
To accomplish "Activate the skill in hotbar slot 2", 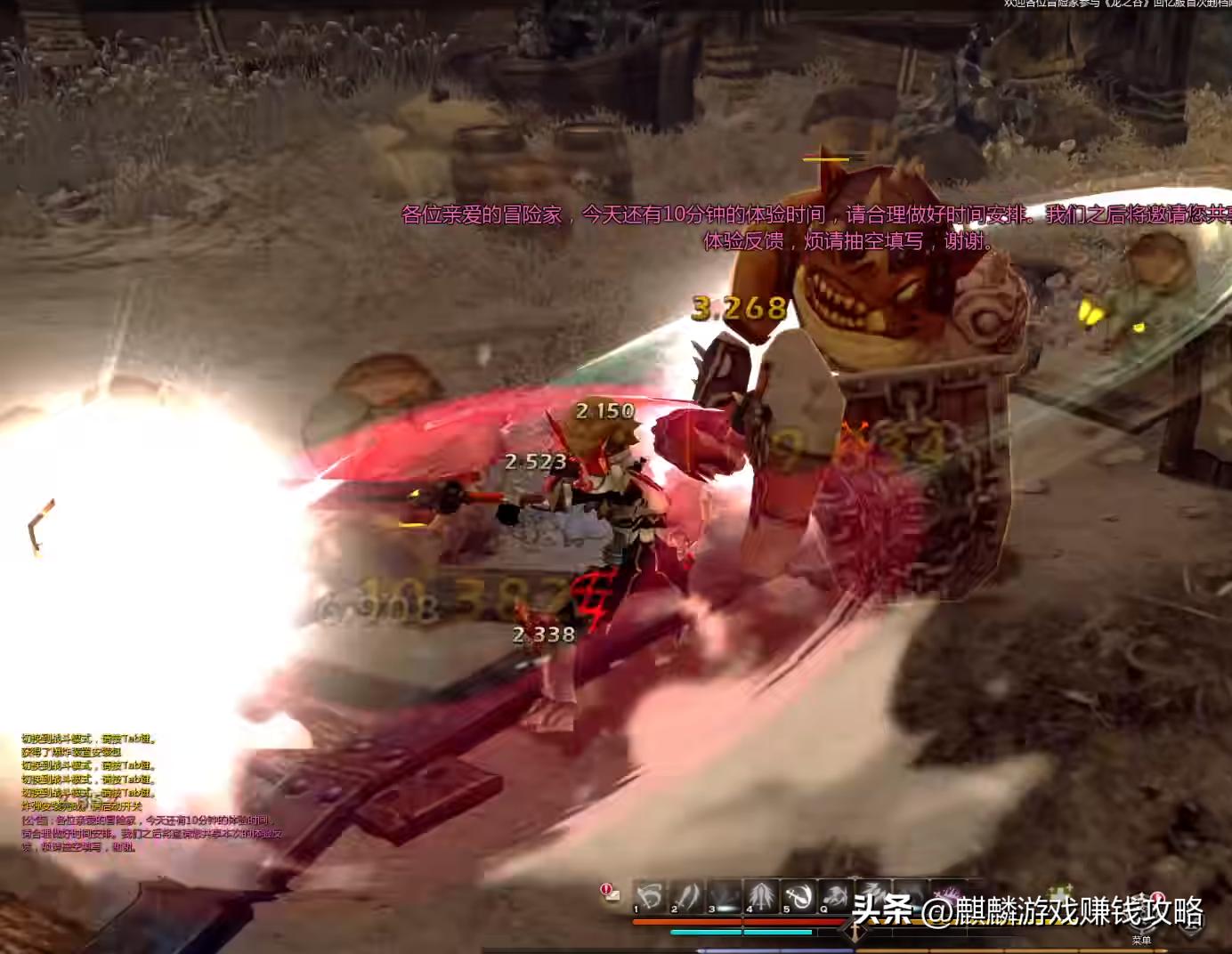I will tap(688, 893).
